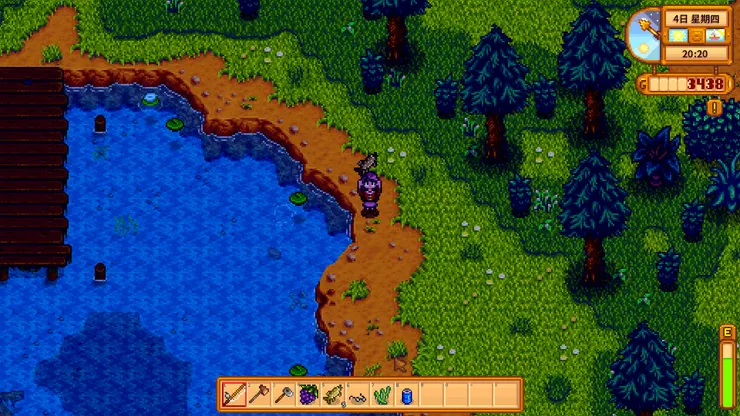This screenshot has height=416, width=740.
Task: Pick the caught fish in the hotbar
Action: tap(333, 394)
